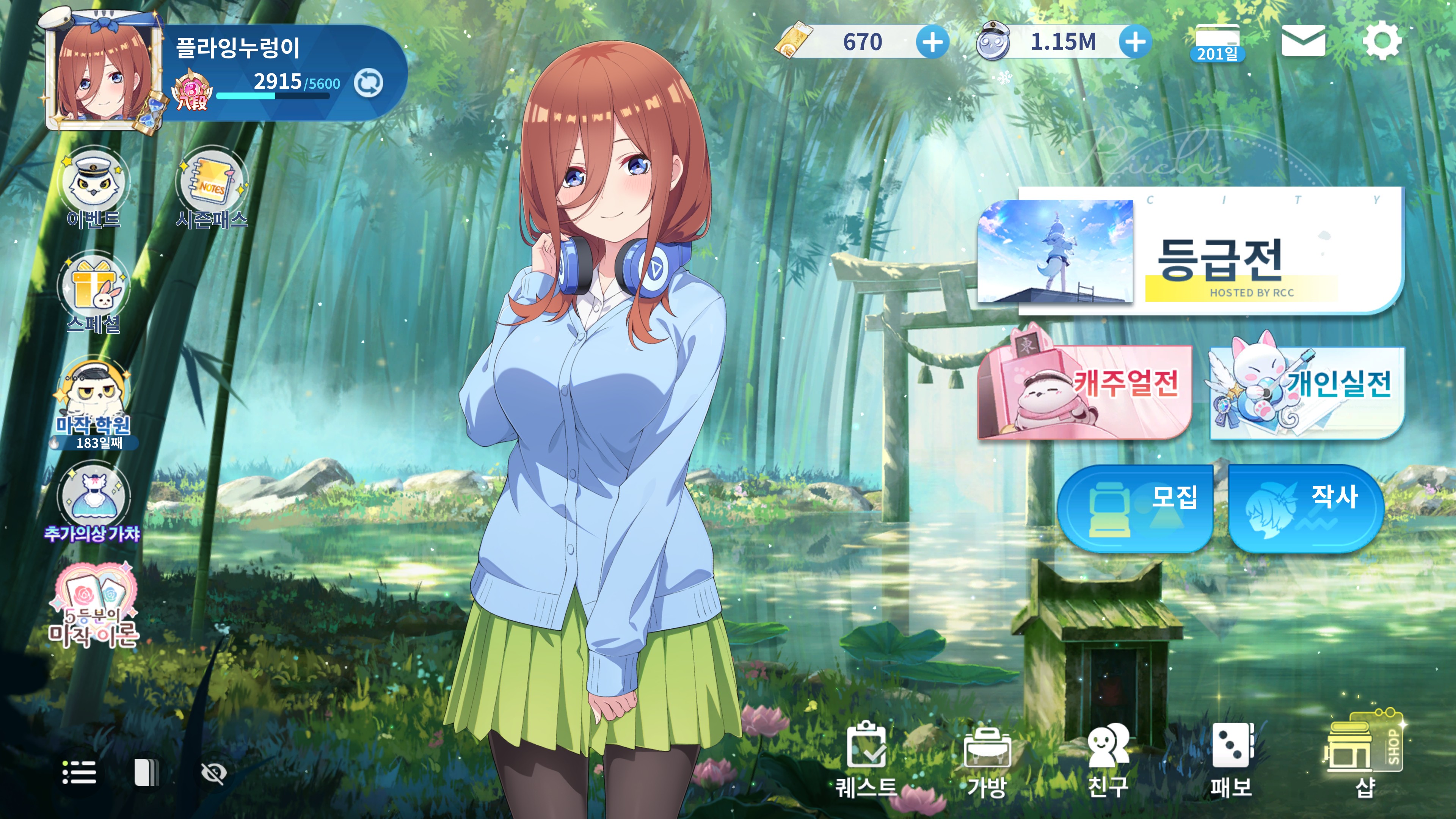Open the 친구 friends list
This screenshot has width=1456, height=819.
(1108, 760)
